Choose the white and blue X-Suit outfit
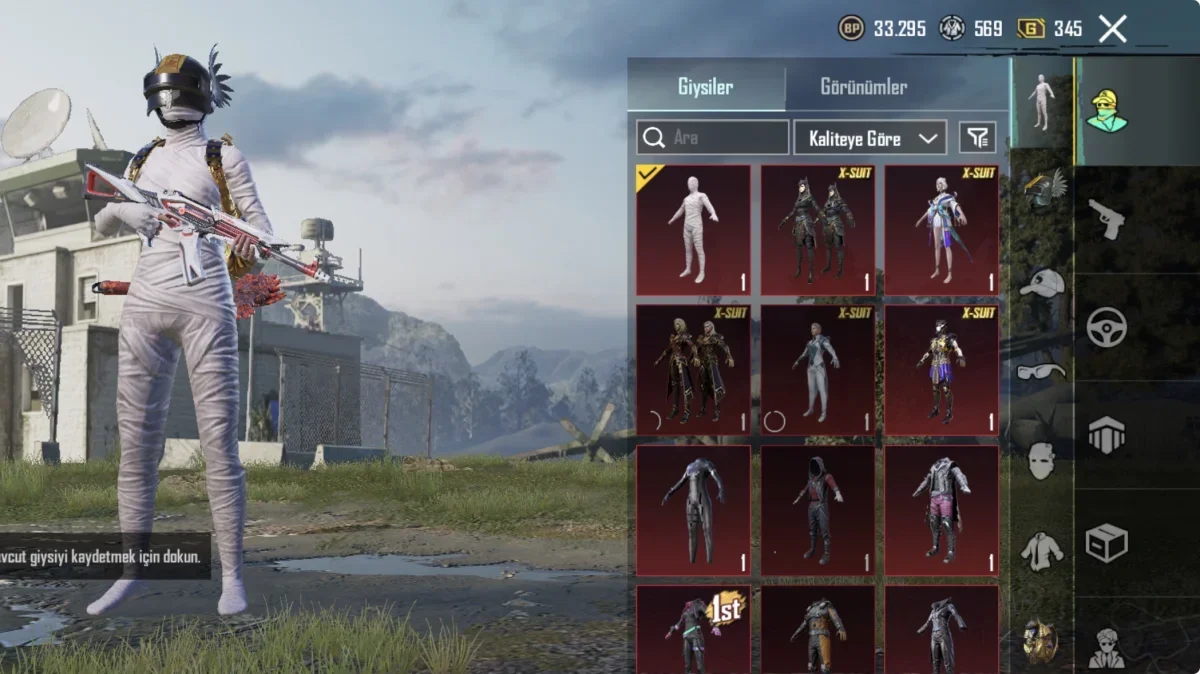This screenshot has width=1200, height=674. point(941,230)
